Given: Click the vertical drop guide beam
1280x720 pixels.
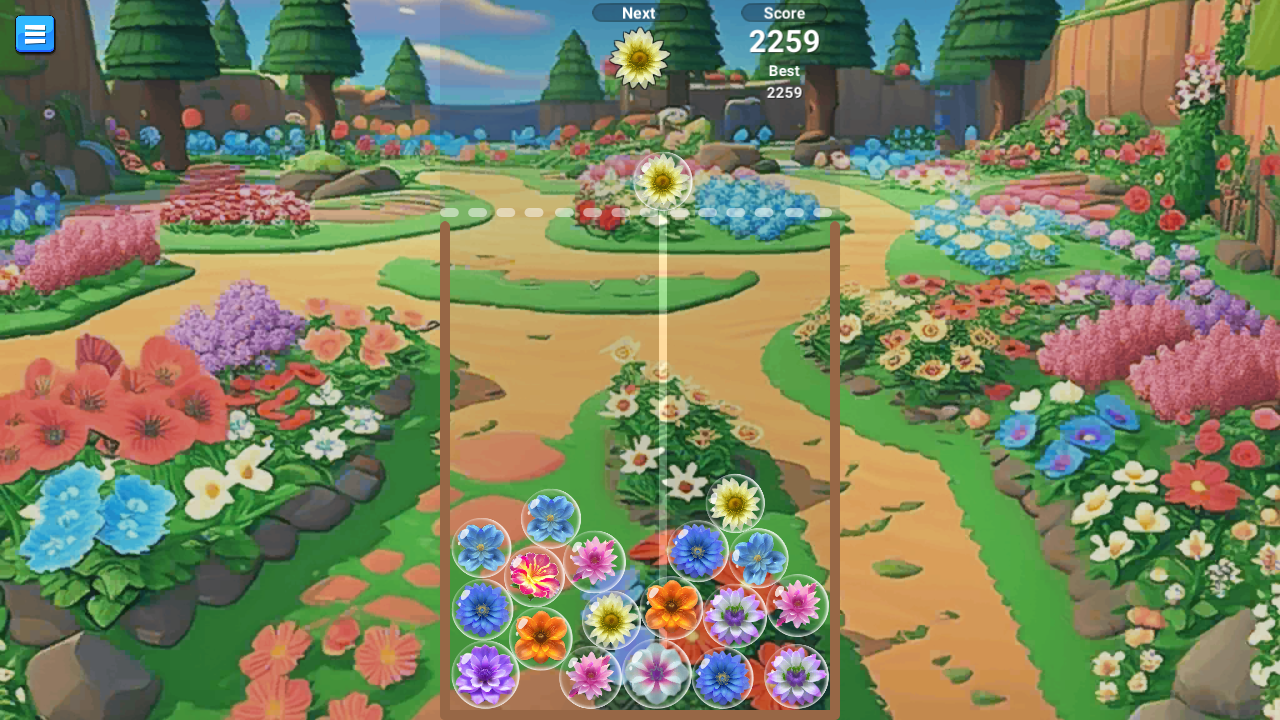Looking at the screenshot, I should 660,350.
